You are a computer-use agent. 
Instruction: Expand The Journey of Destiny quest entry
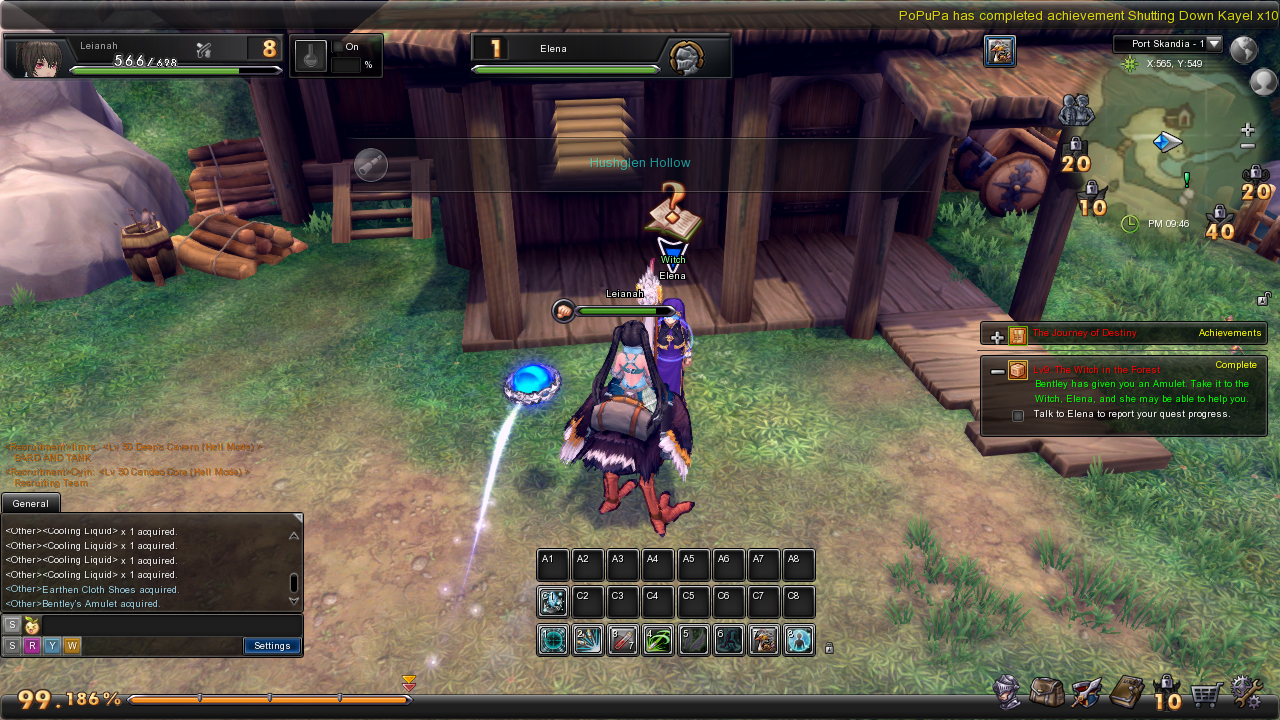click(x=997, y=337)
